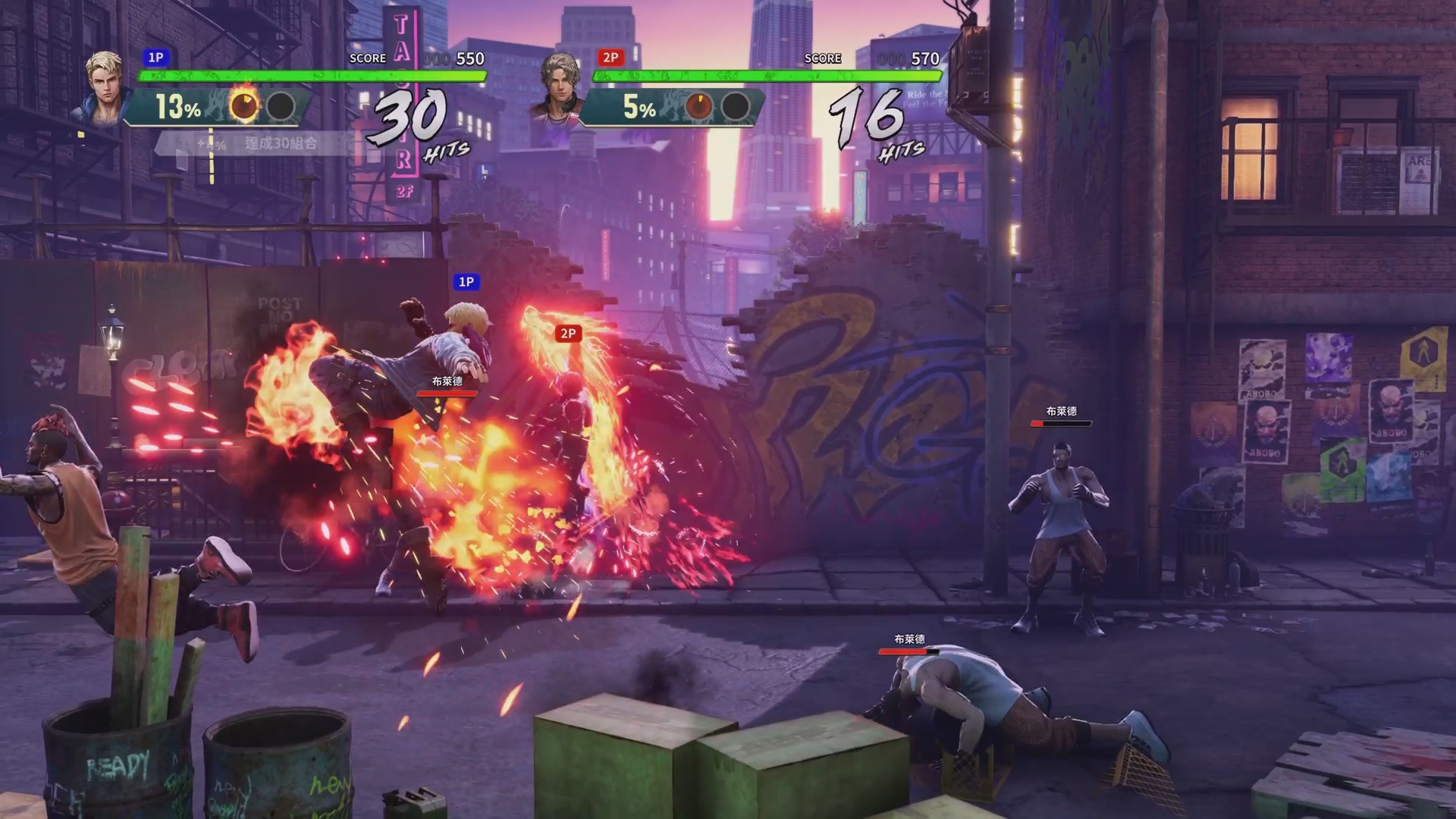Activate 1P's flaming special gauge orb
The height and width of the screenshot is (819, 1456).
click(244, 107)
